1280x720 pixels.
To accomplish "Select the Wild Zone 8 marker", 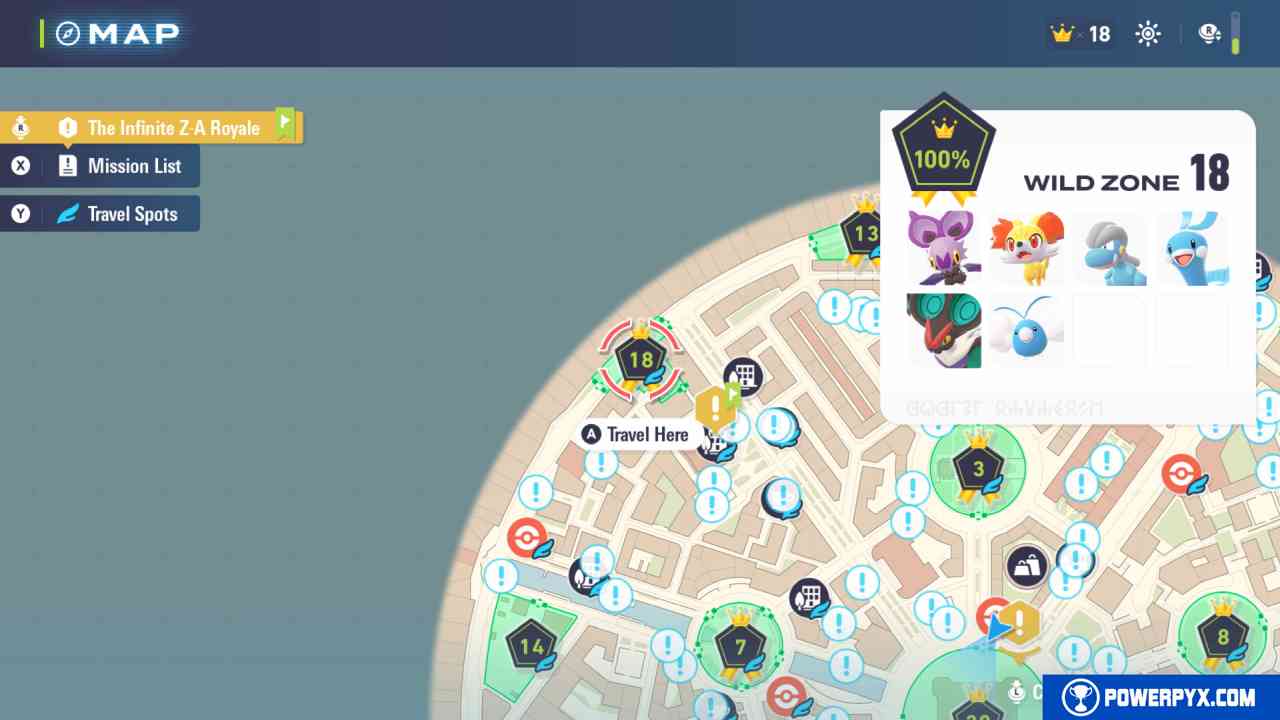I will point(1221,635).
